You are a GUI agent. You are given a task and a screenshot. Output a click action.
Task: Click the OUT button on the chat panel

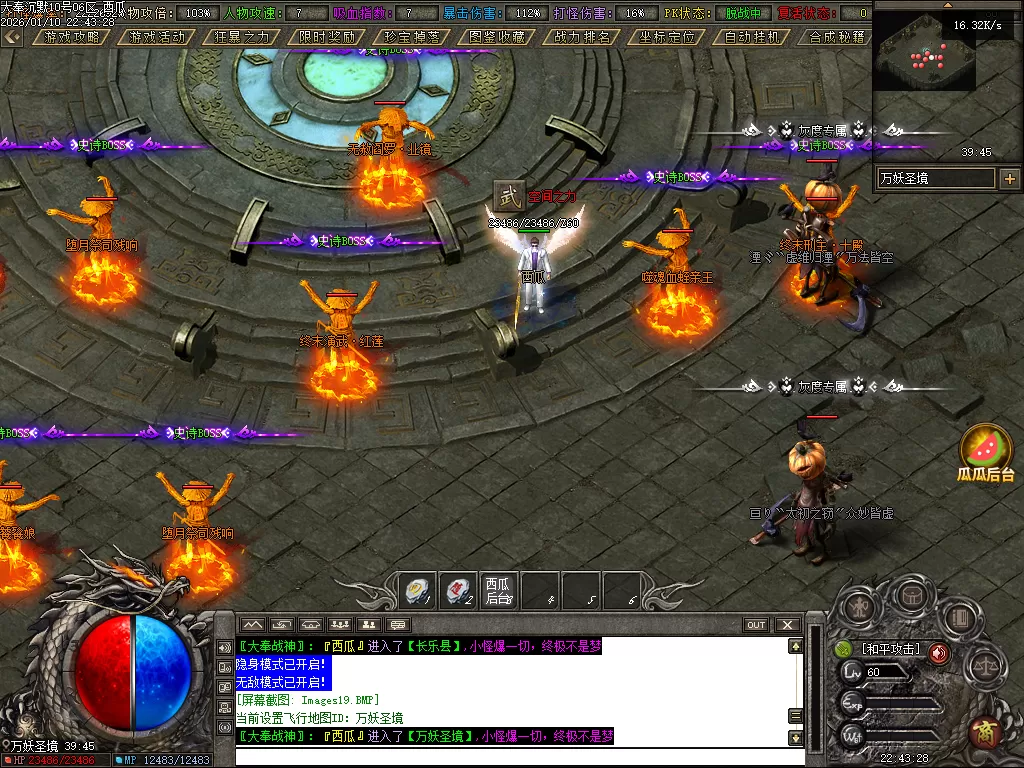click(x=757, y=625)
